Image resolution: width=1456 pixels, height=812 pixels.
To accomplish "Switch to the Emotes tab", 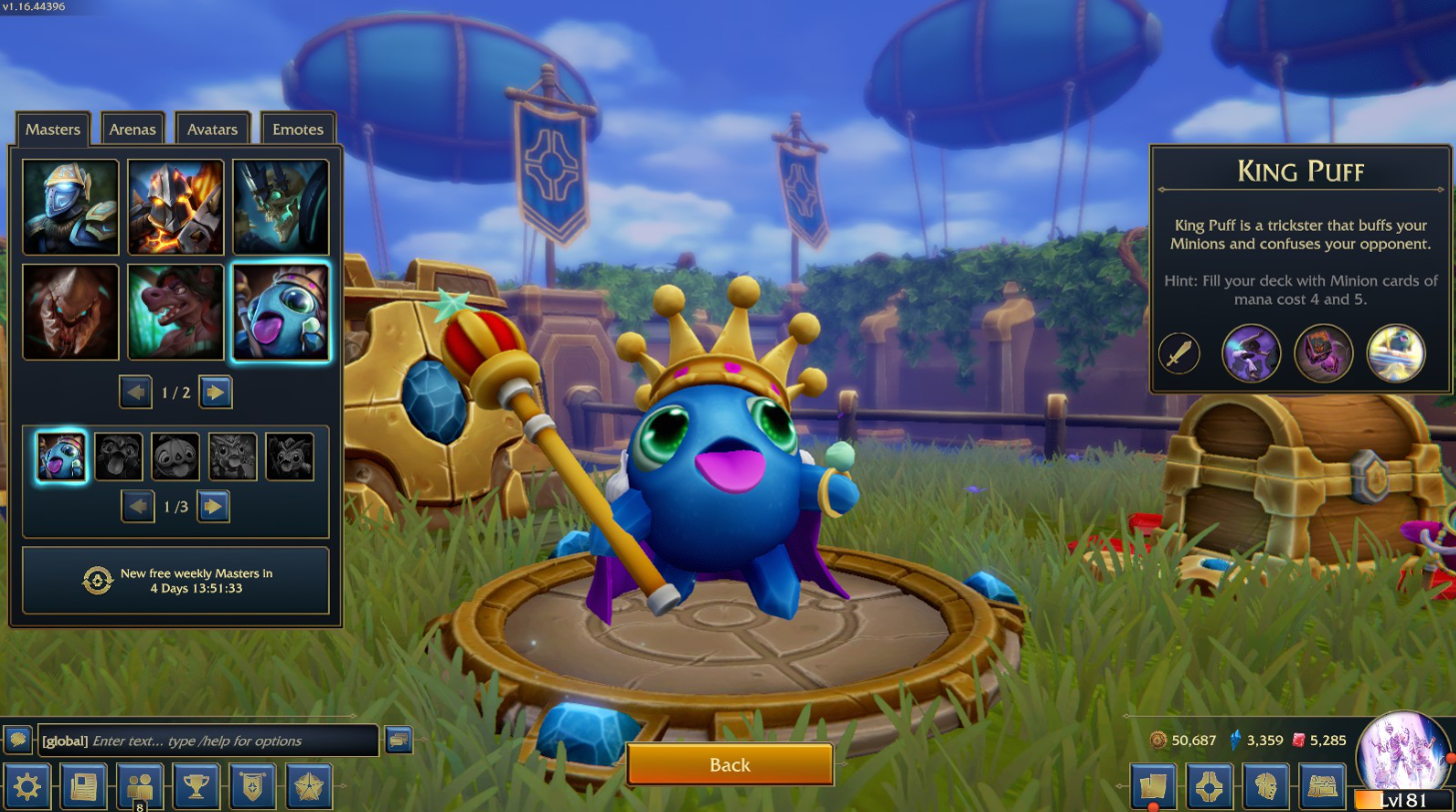I will [297, 129].
